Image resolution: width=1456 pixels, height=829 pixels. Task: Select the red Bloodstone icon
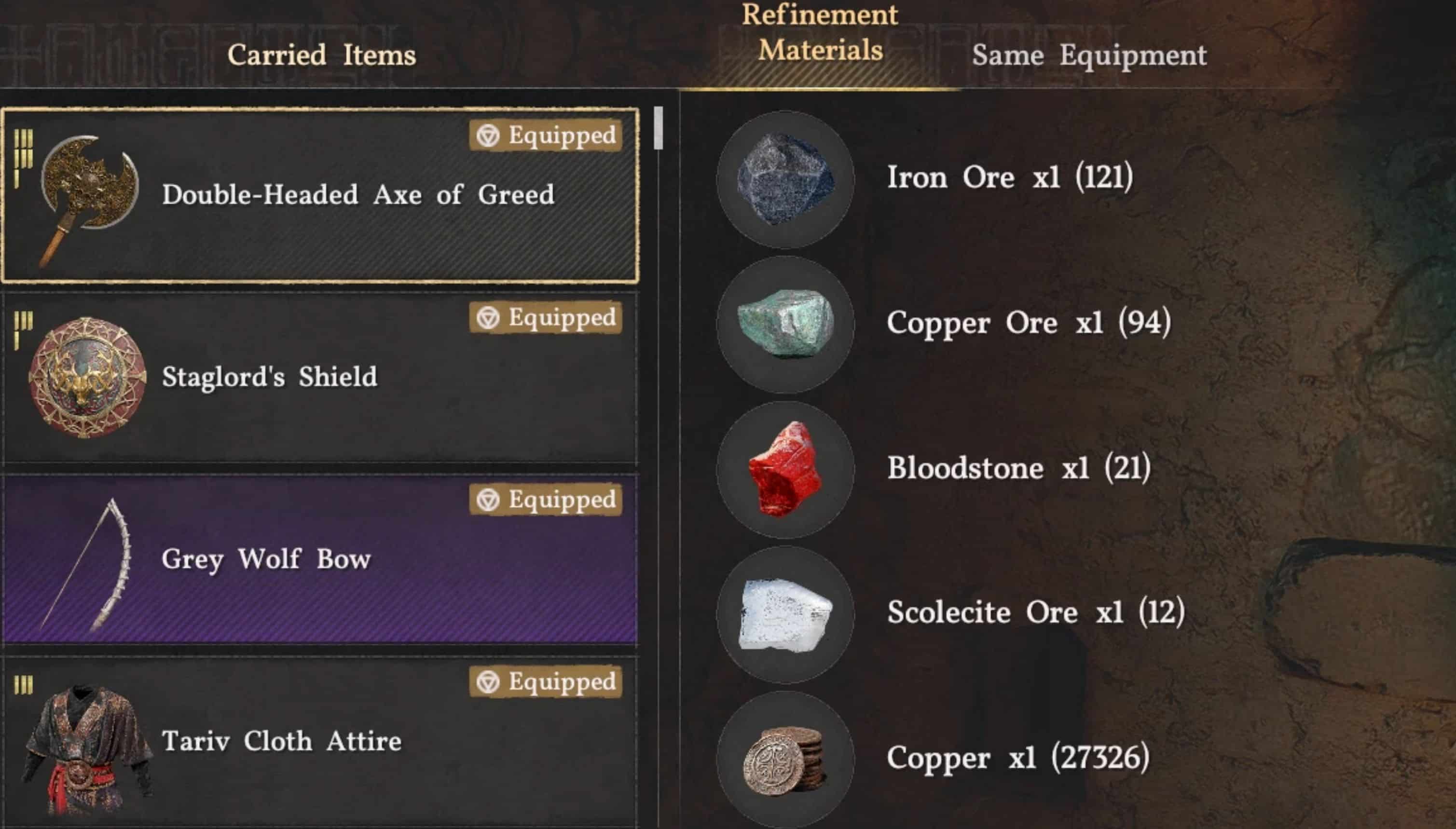pos(785,470)
